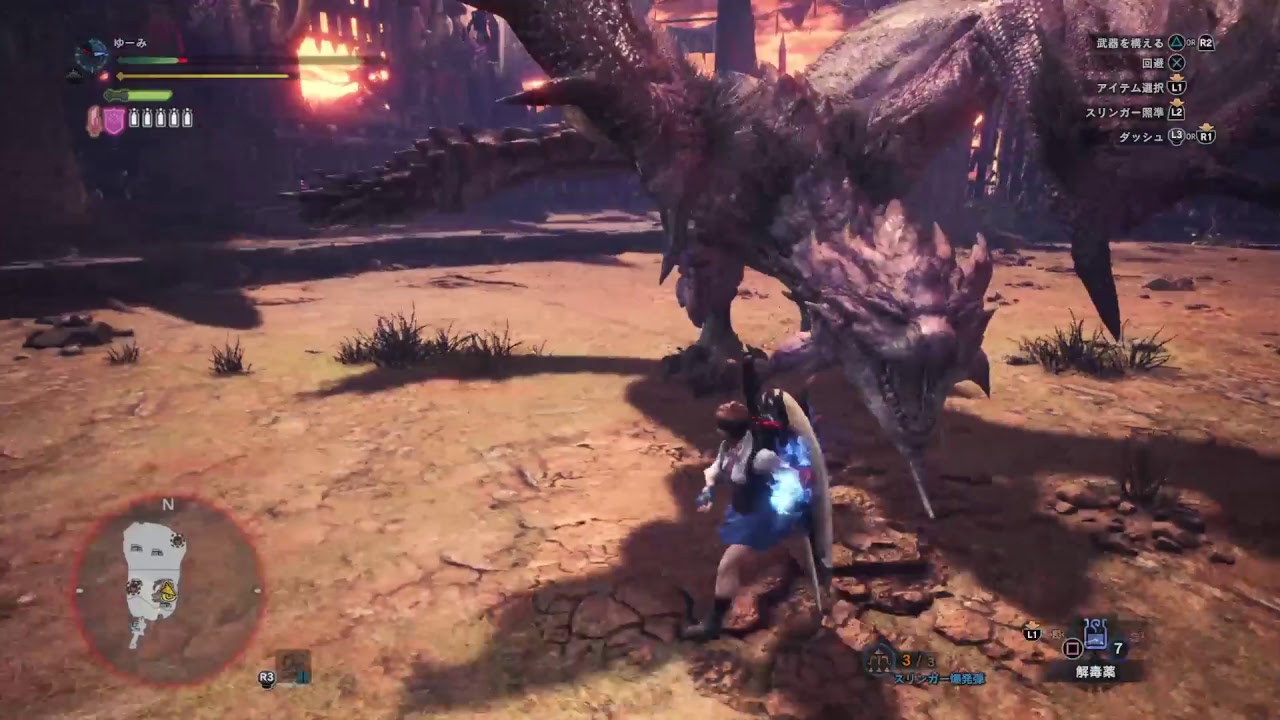
Task: Select the pink shield buff icon
Action: point(114,121)
